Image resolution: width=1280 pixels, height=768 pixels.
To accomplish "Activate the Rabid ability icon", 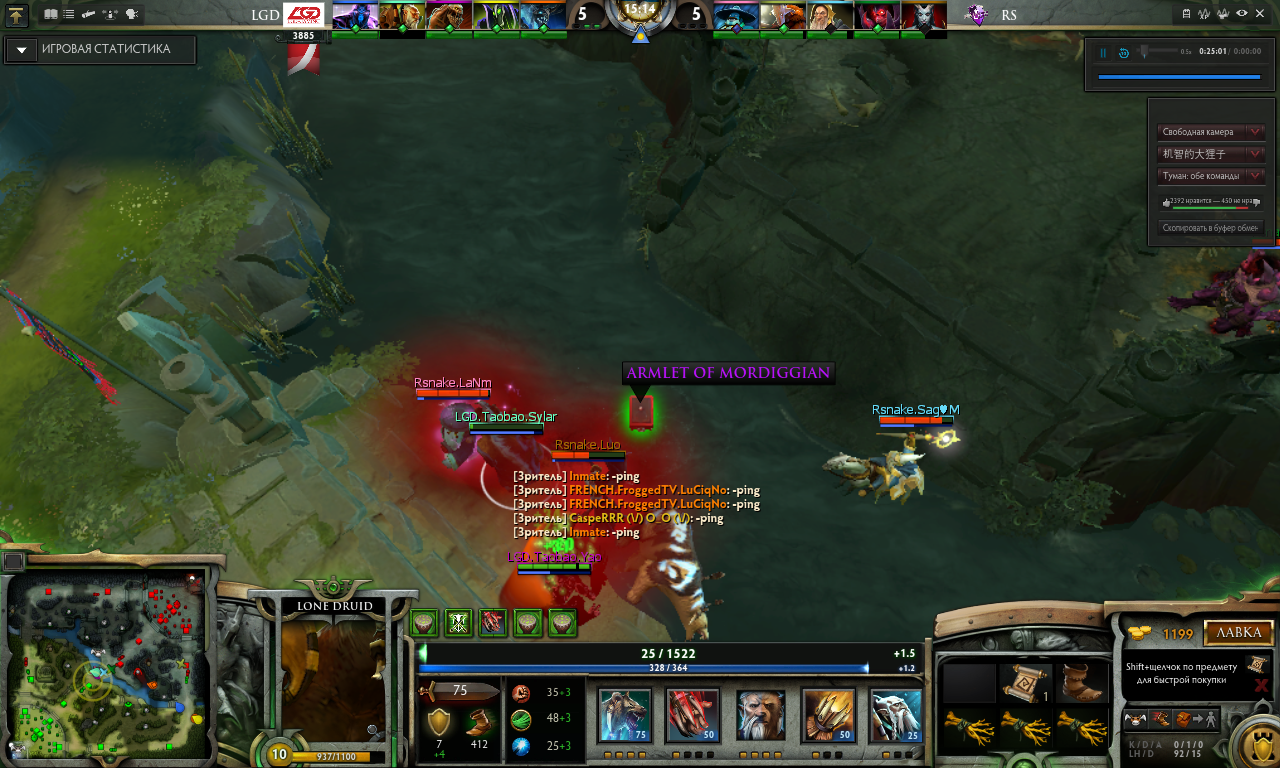I will 692,715.
